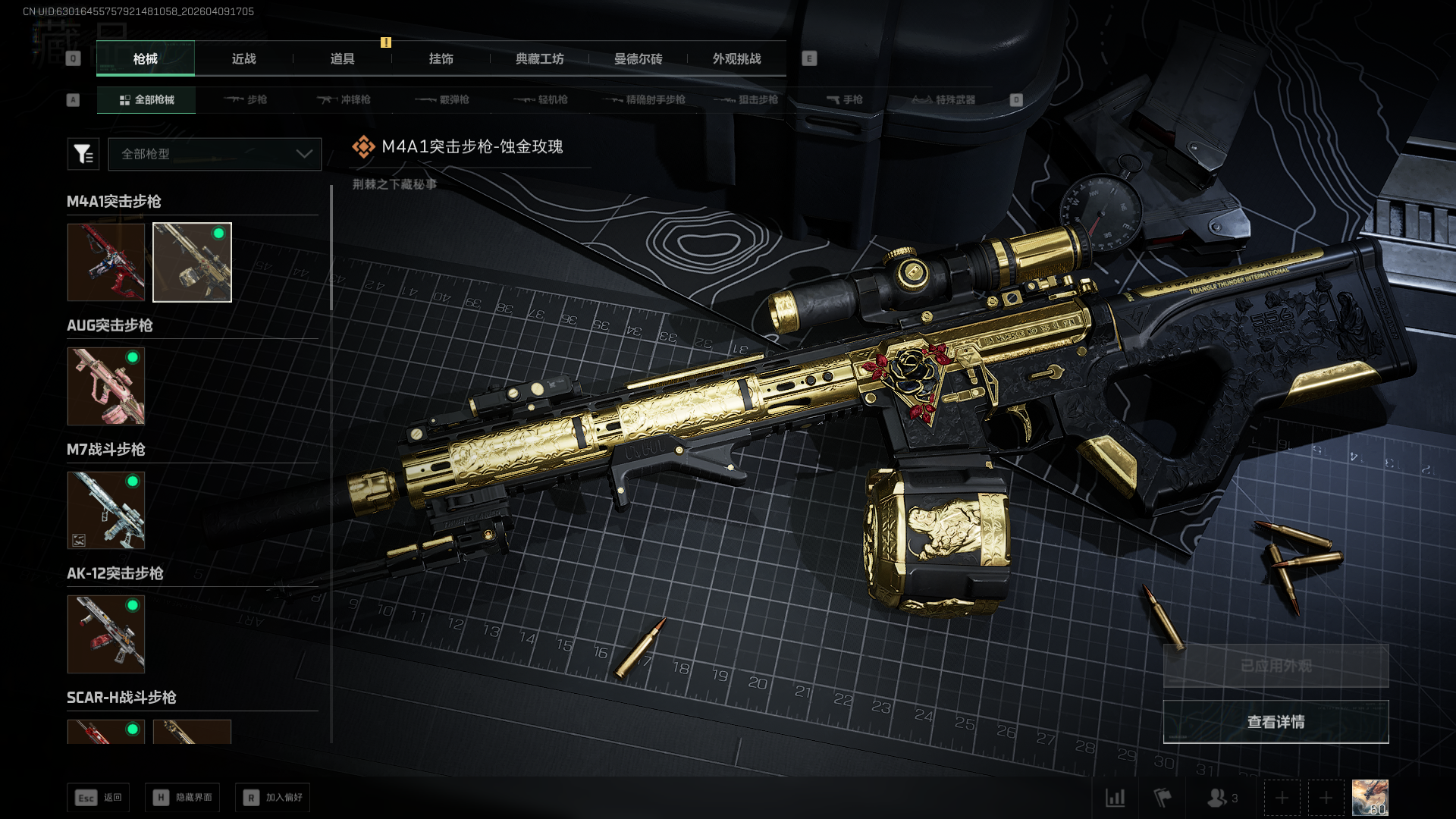The height and width of the screenshot is (819, 1456).
Task: Add the skin with 加入偏好
Action: click(x=273, y=798)
